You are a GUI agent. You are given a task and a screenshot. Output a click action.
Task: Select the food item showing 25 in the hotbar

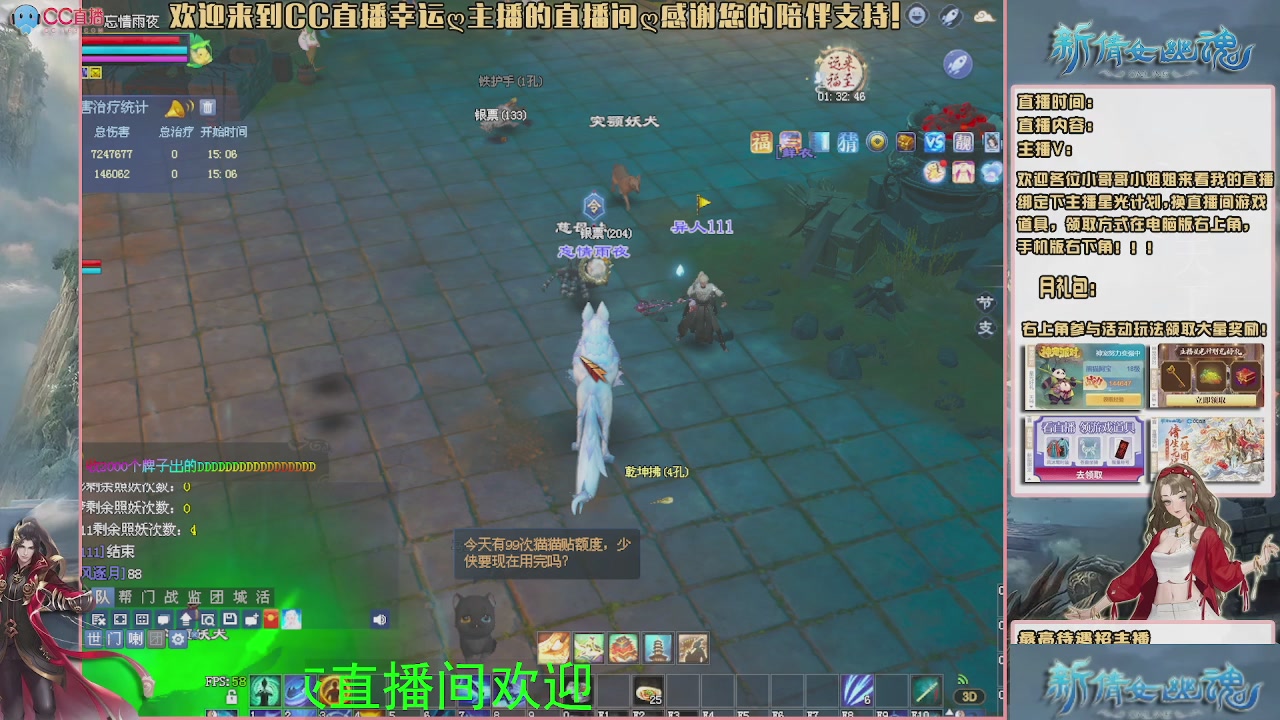click(647, 690)
